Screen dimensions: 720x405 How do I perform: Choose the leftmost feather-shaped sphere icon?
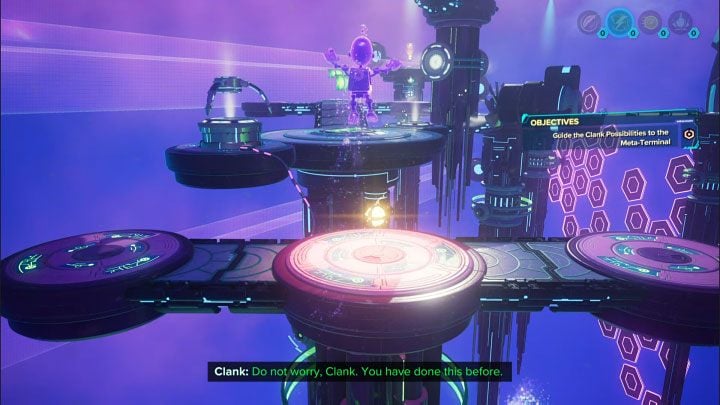click(591, 22)
